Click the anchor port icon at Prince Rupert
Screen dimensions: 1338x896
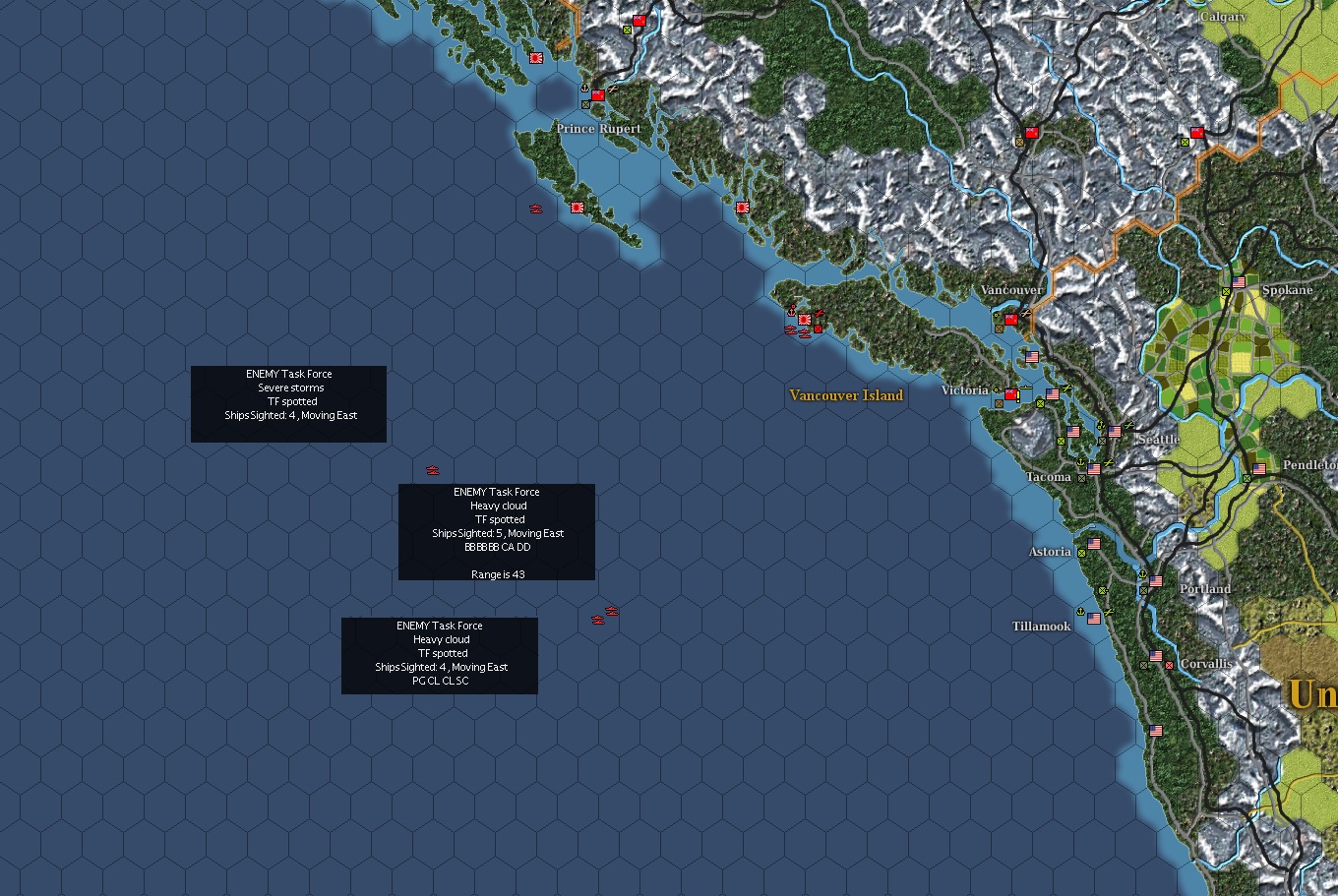pos(584,89)
